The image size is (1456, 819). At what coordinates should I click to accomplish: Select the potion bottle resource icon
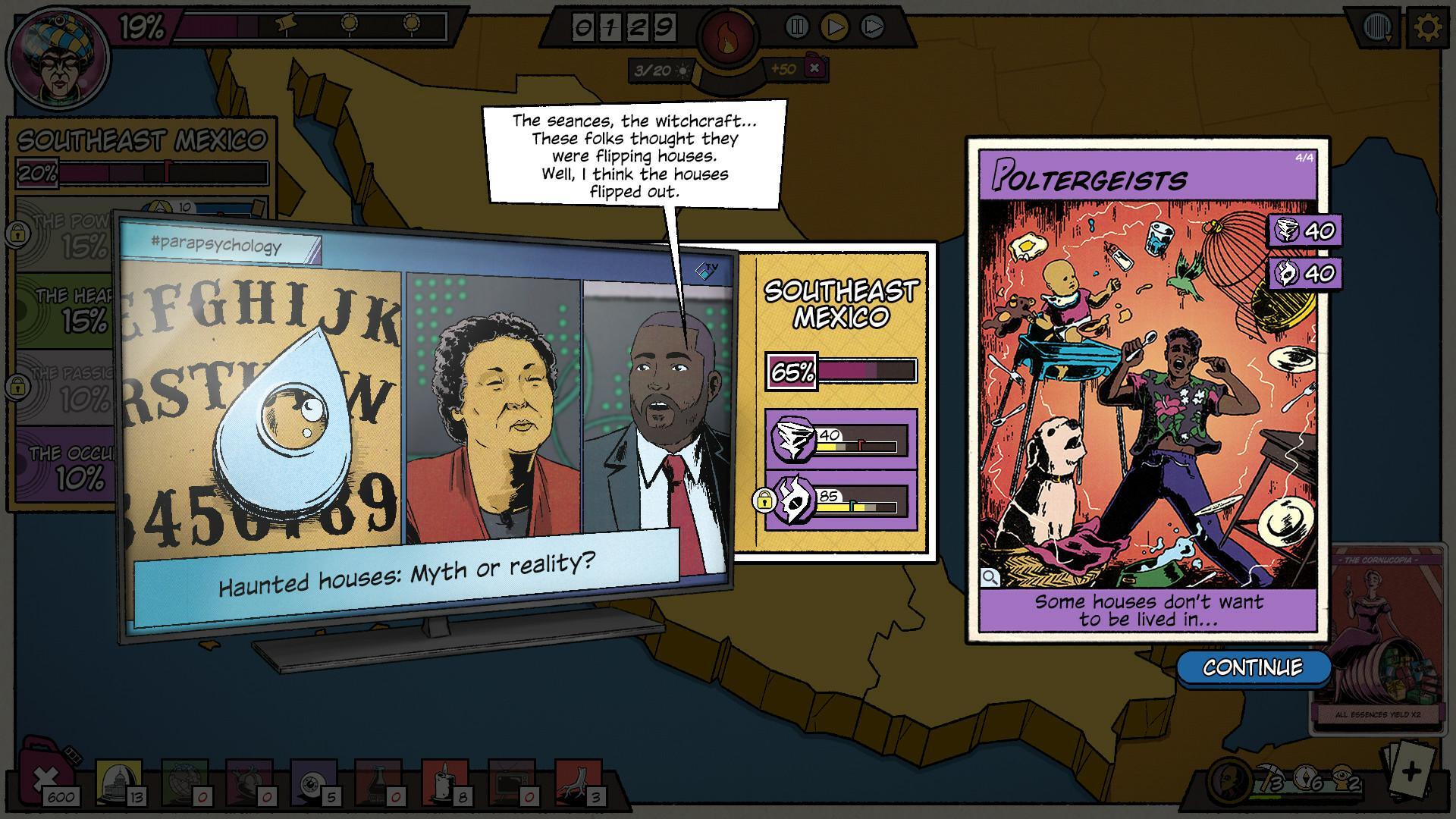coord(377,780)
